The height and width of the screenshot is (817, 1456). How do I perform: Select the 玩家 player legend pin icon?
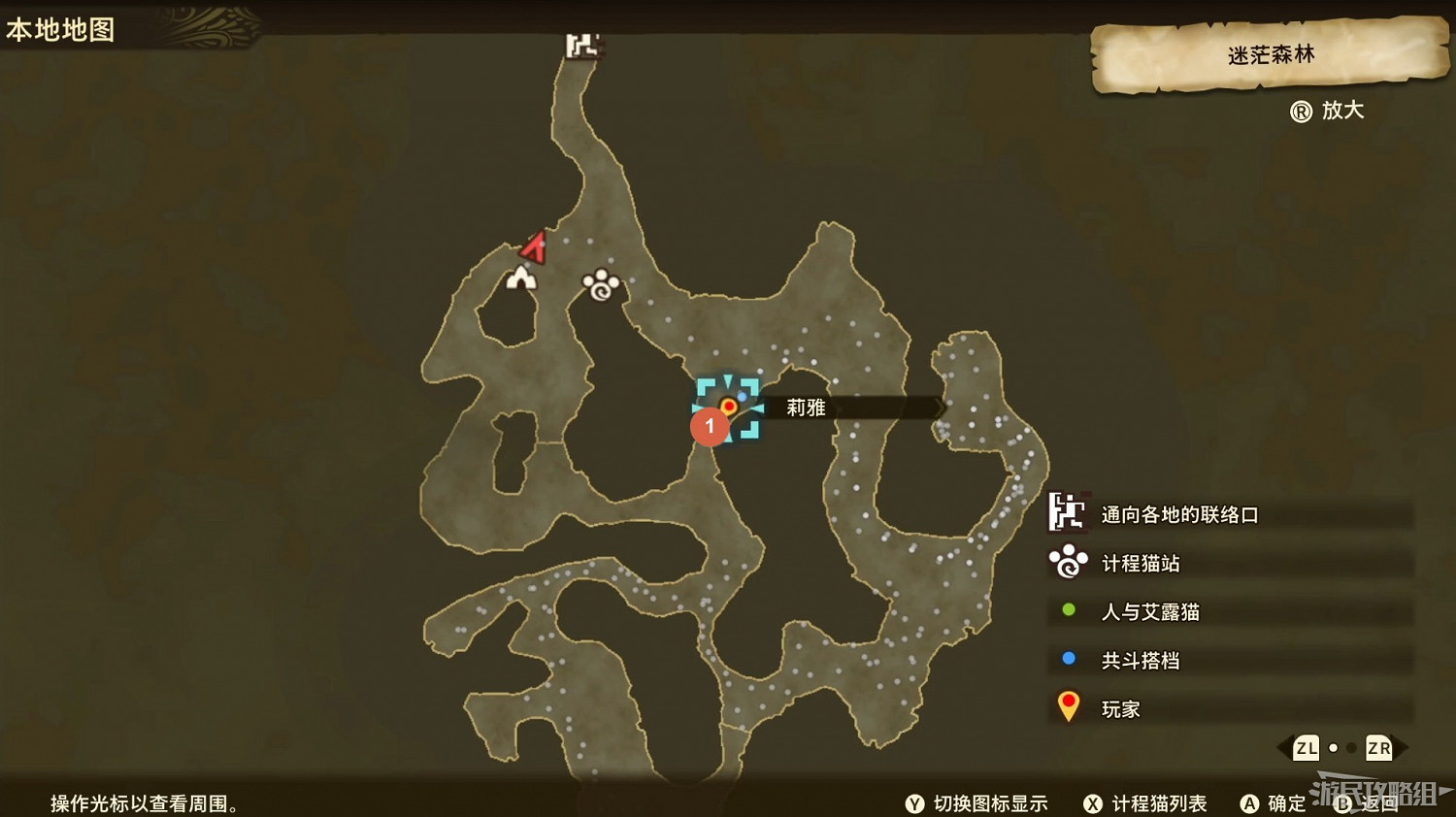pos(1068,705)
